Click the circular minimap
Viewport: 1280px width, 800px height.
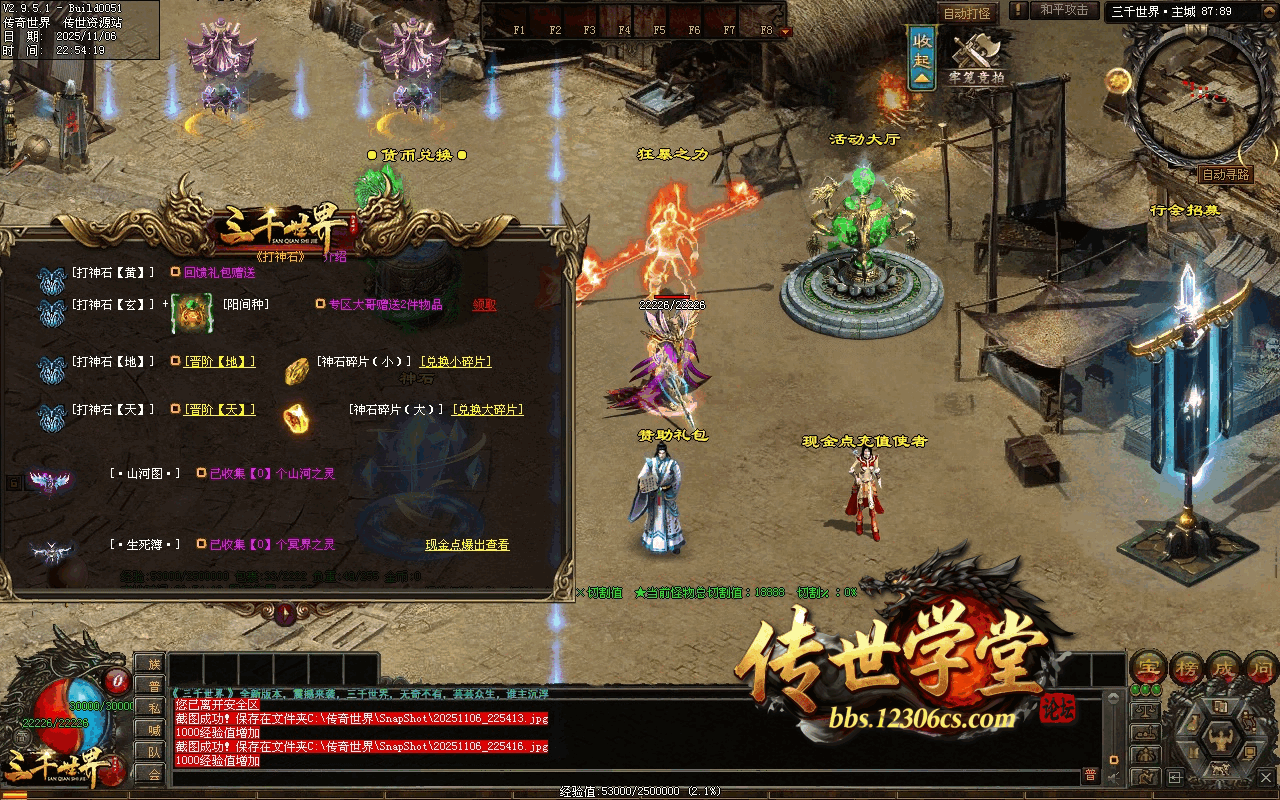coord(1188,96)
